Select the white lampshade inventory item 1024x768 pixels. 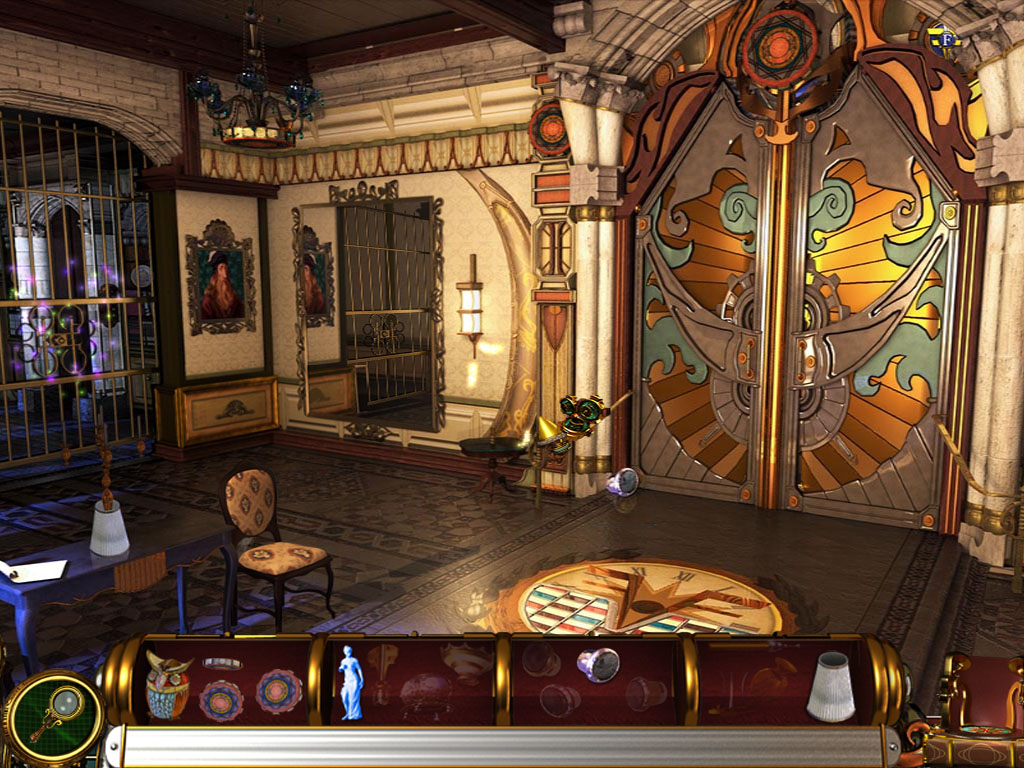[x=831, y=686]
